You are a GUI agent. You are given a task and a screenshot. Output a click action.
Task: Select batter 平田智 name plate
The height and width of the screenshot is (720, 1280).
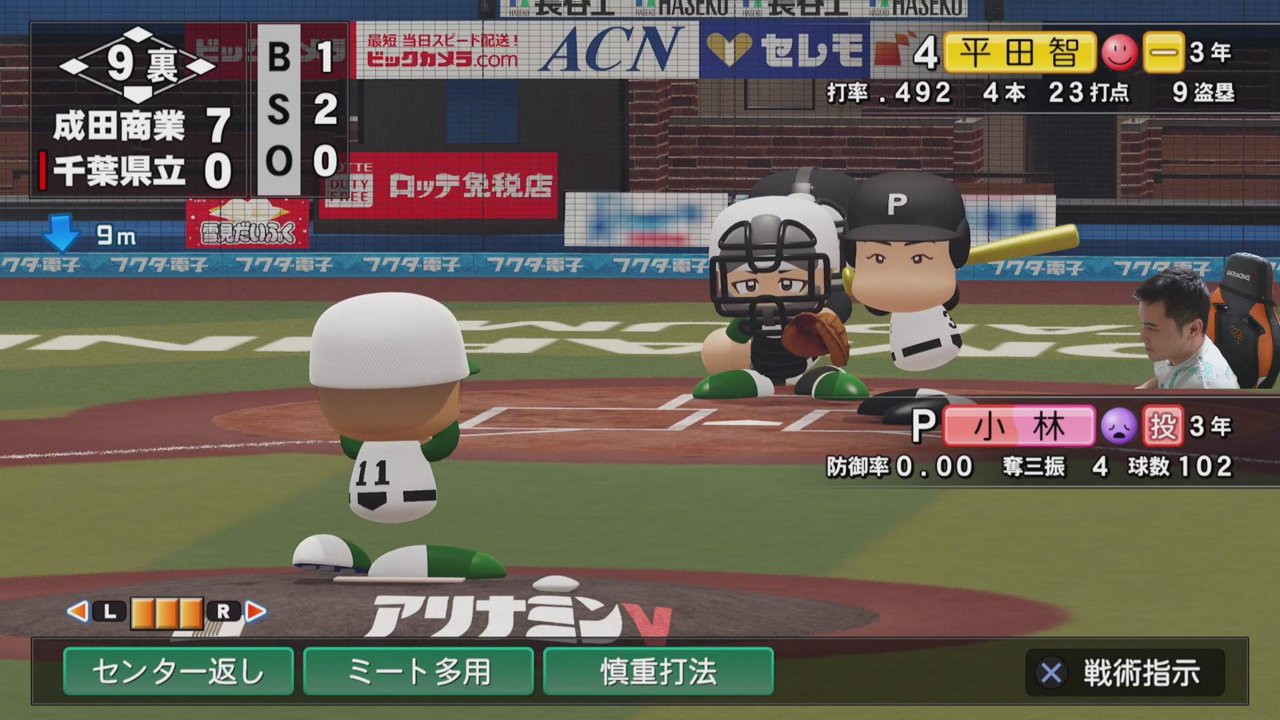tap(1019, 53)
